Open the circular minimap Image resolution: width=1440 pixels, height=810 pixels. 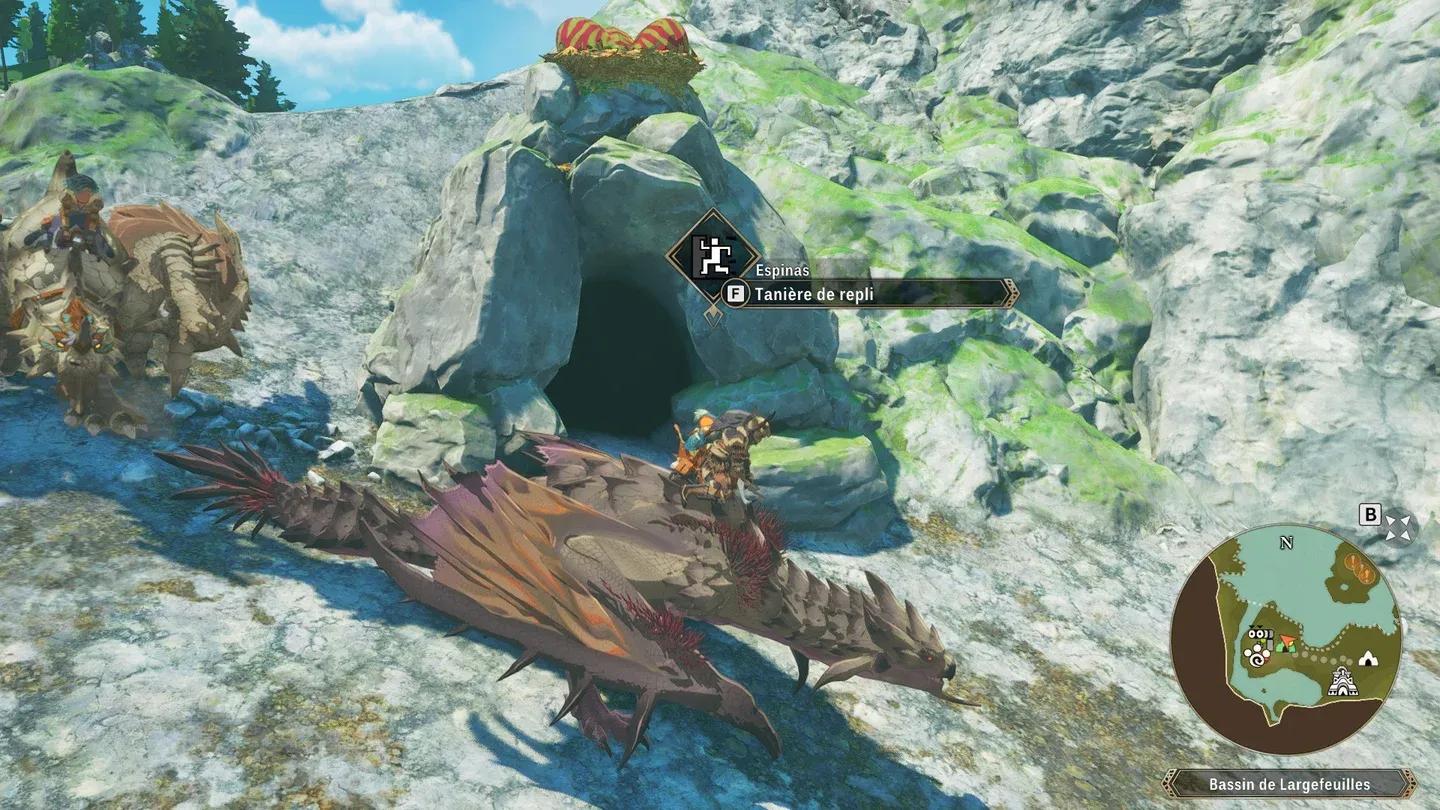coord(1286,639)
